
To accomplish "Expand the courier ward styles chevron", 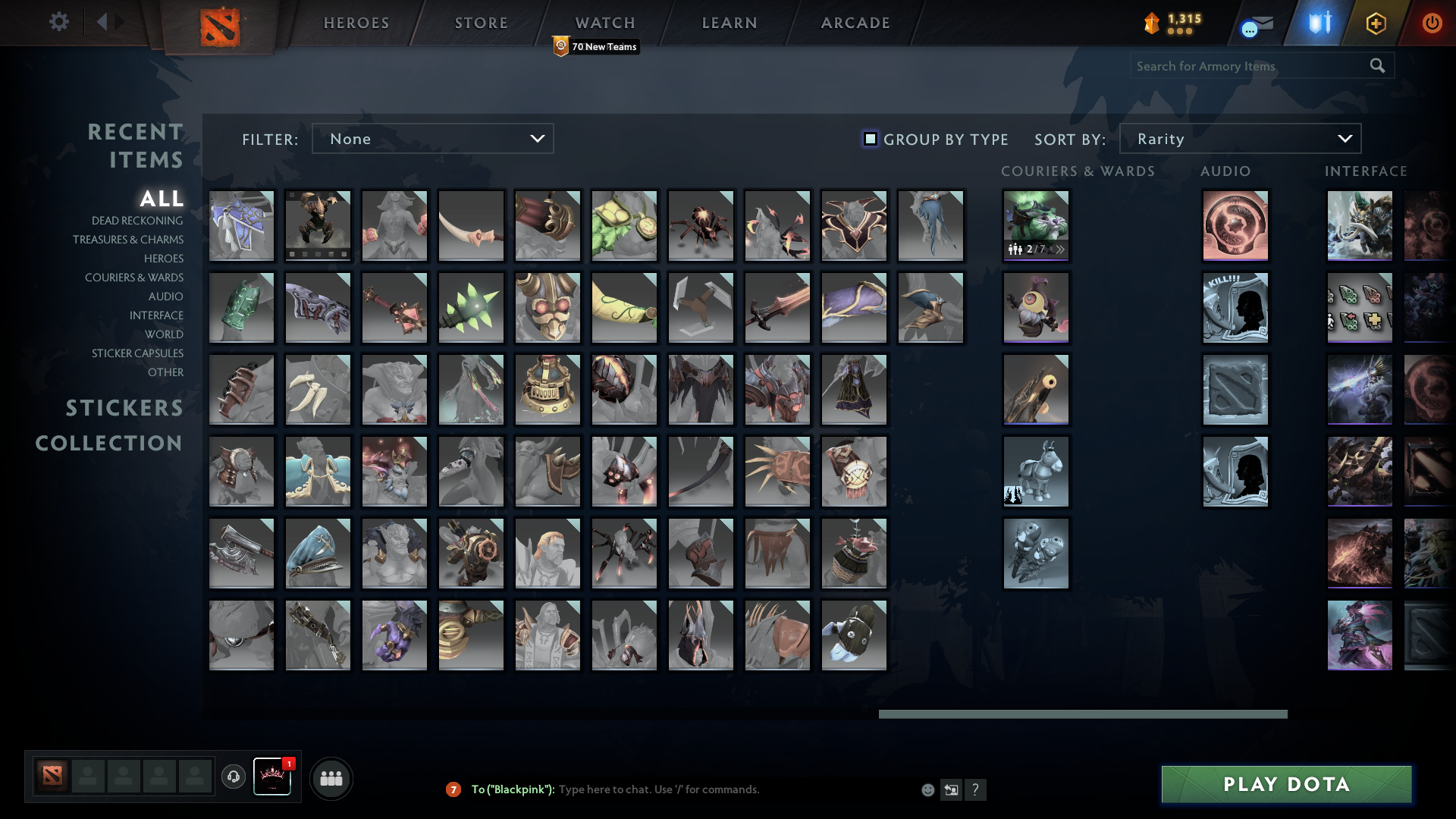I will (1060, 248).
